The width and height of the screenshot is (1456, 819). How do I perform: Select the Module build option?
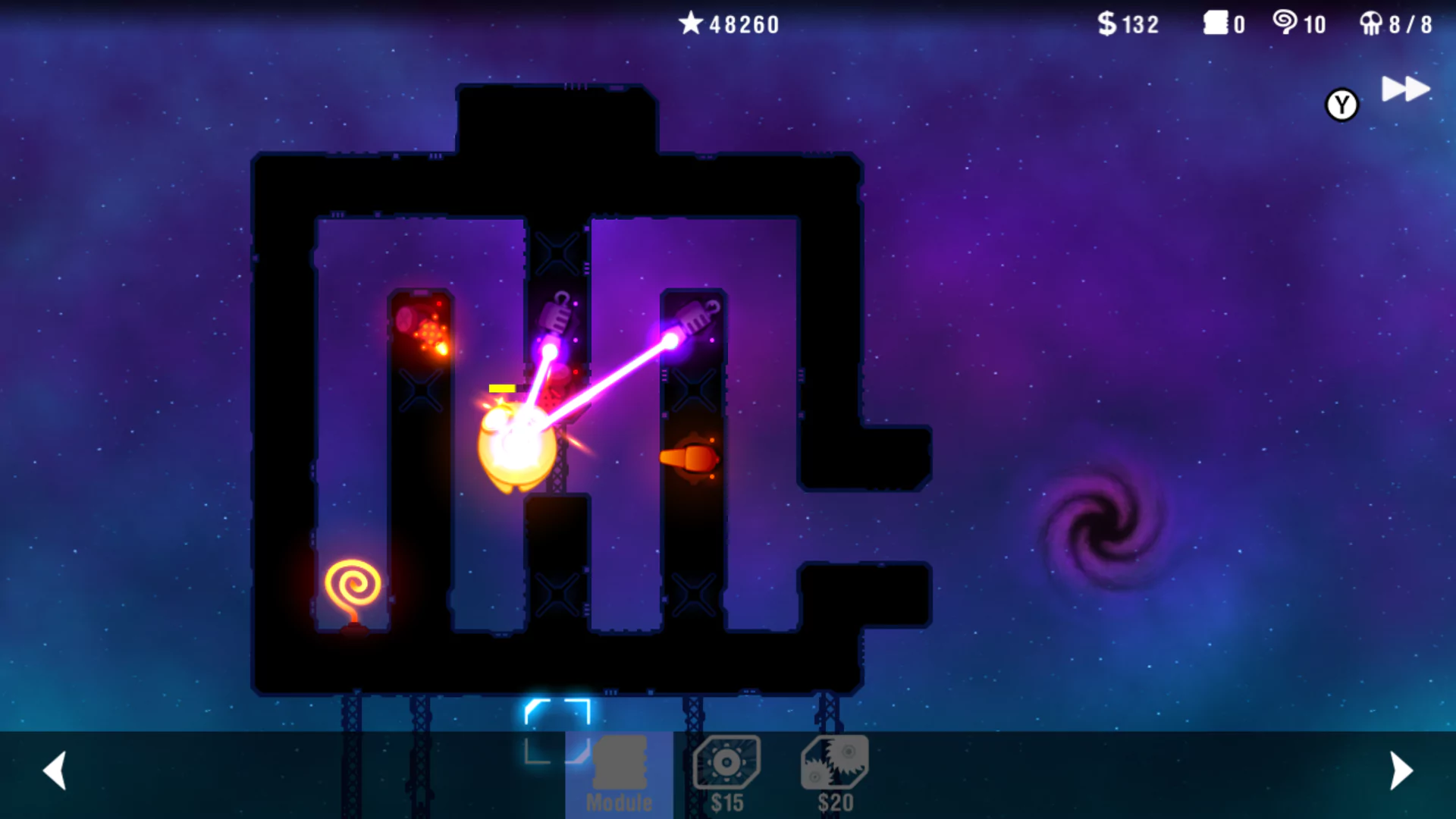click(x=619, y=773)
